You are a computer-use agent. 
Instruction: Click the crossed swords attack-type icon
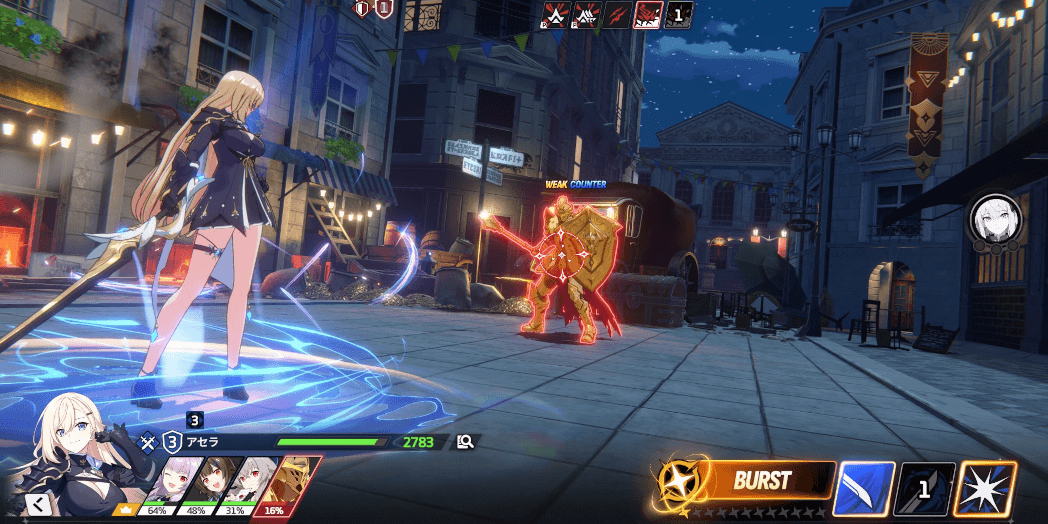(x=148, y=441)
